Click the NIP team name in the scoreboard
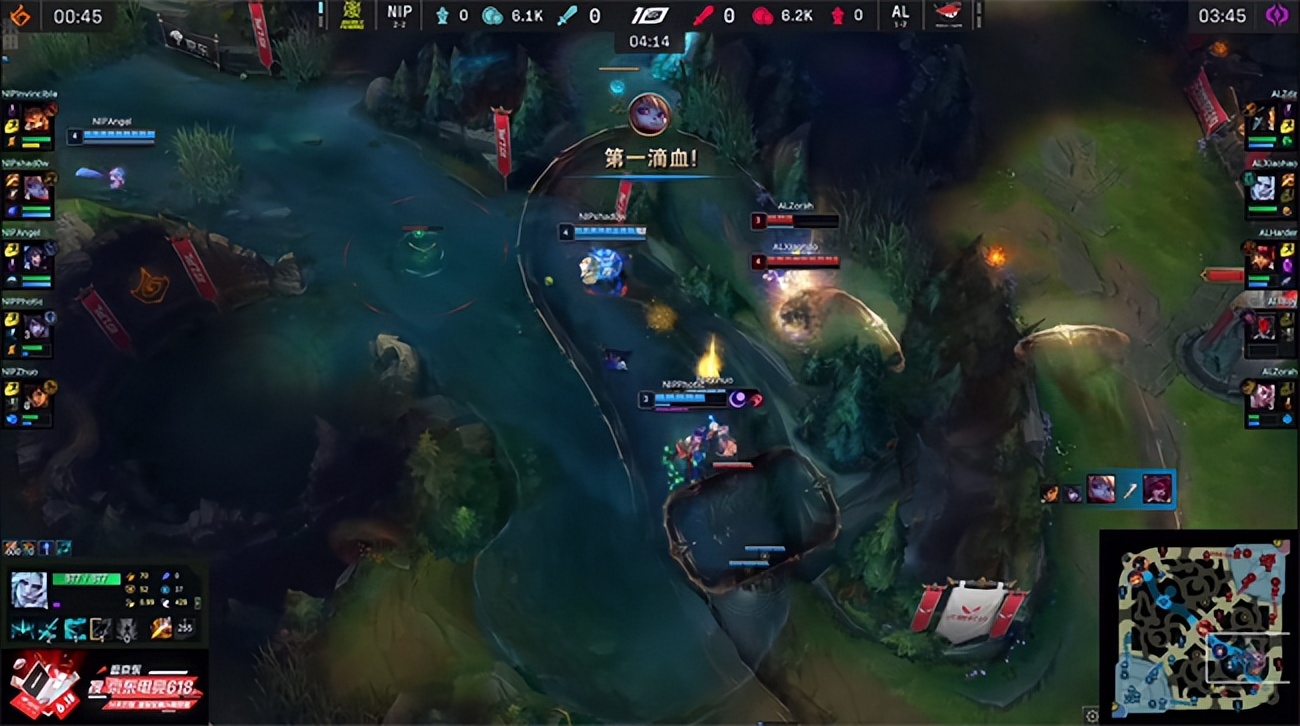 pos(398,13)
